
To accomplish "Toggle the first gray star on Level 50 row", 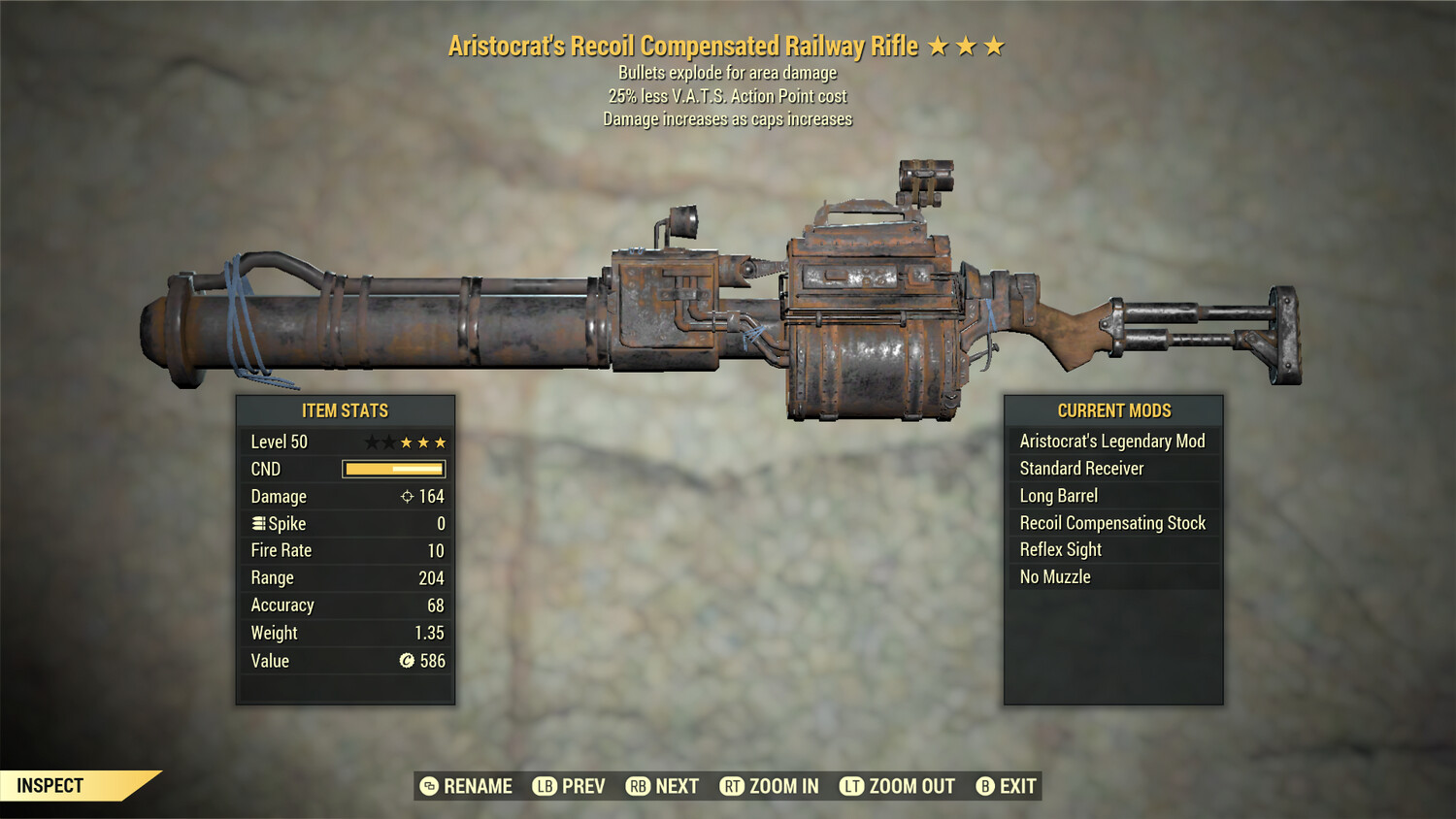I will pos(372,442).
